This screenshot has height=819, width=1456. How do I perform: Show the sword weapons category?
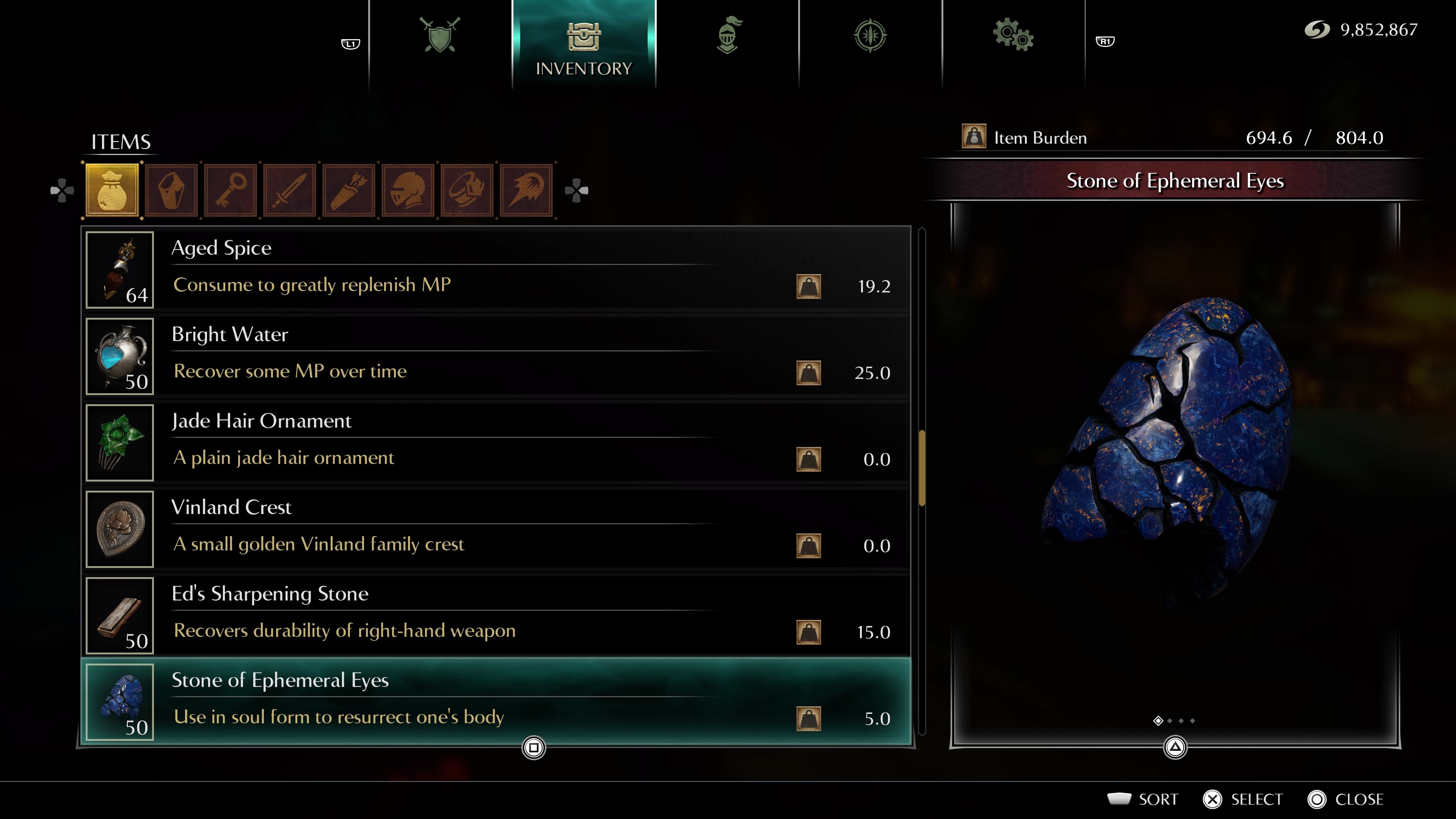point(289,190)
